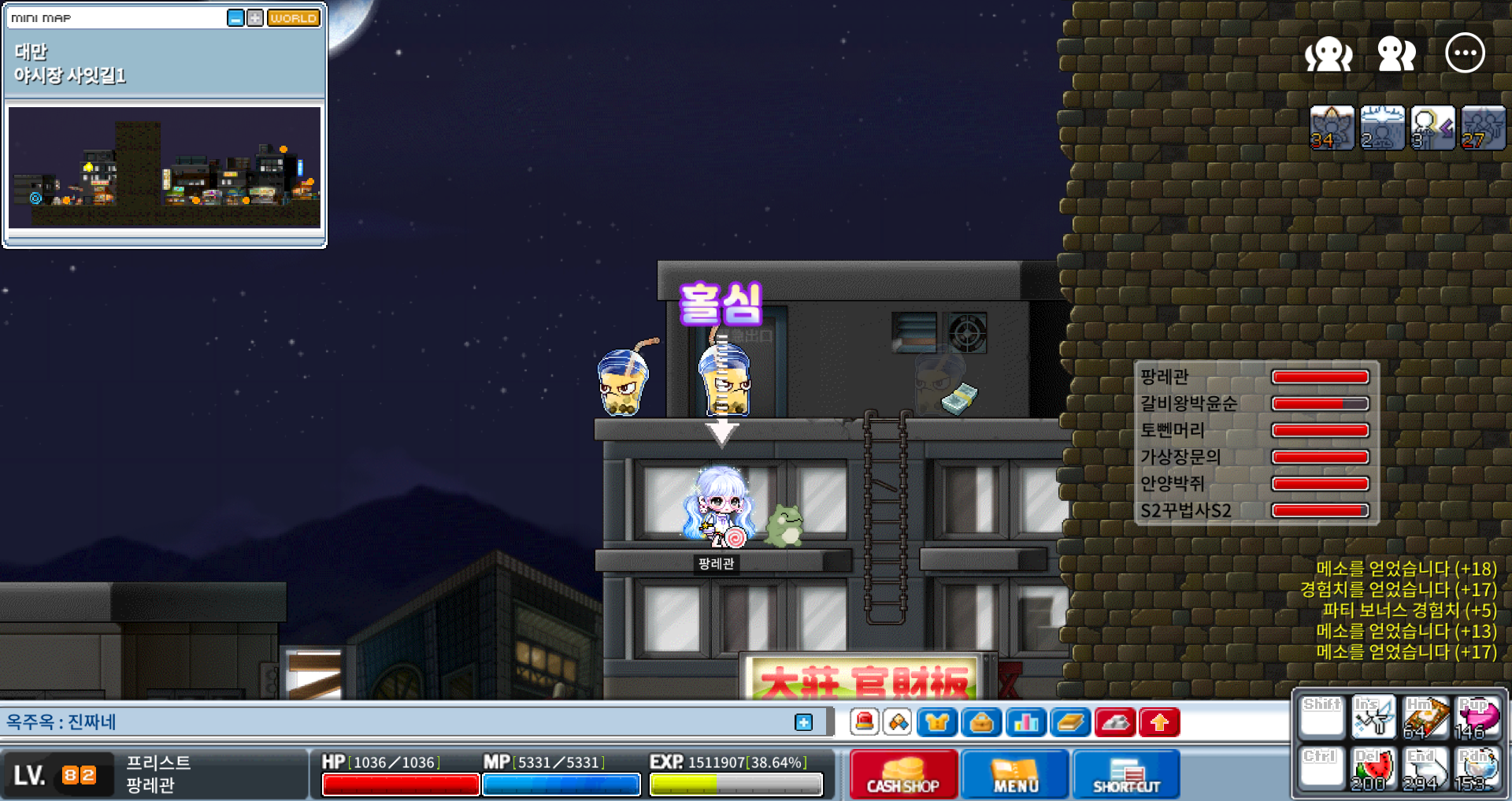Open the Menu button

coord(1015,774)
